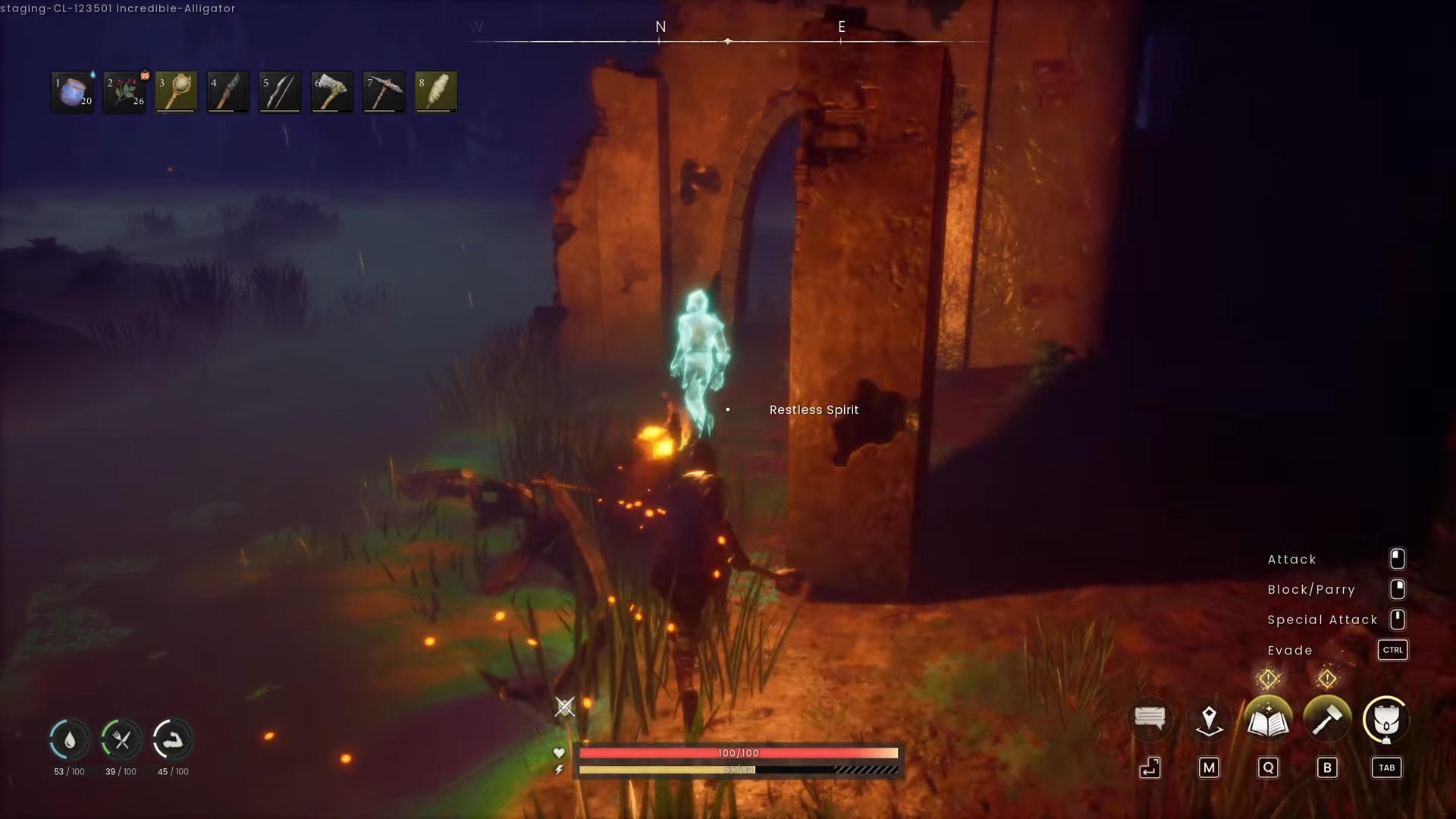Image resolution: width=1456 pixels, height=819 pixels.
Task: Open the backpack inventory icon
Action: point(1386,720)
